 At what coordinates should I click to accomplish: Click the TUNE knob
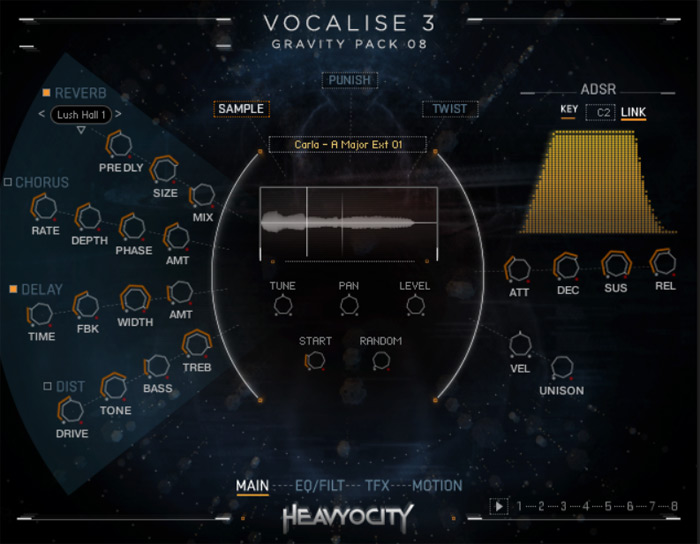(x=283, y=307)
